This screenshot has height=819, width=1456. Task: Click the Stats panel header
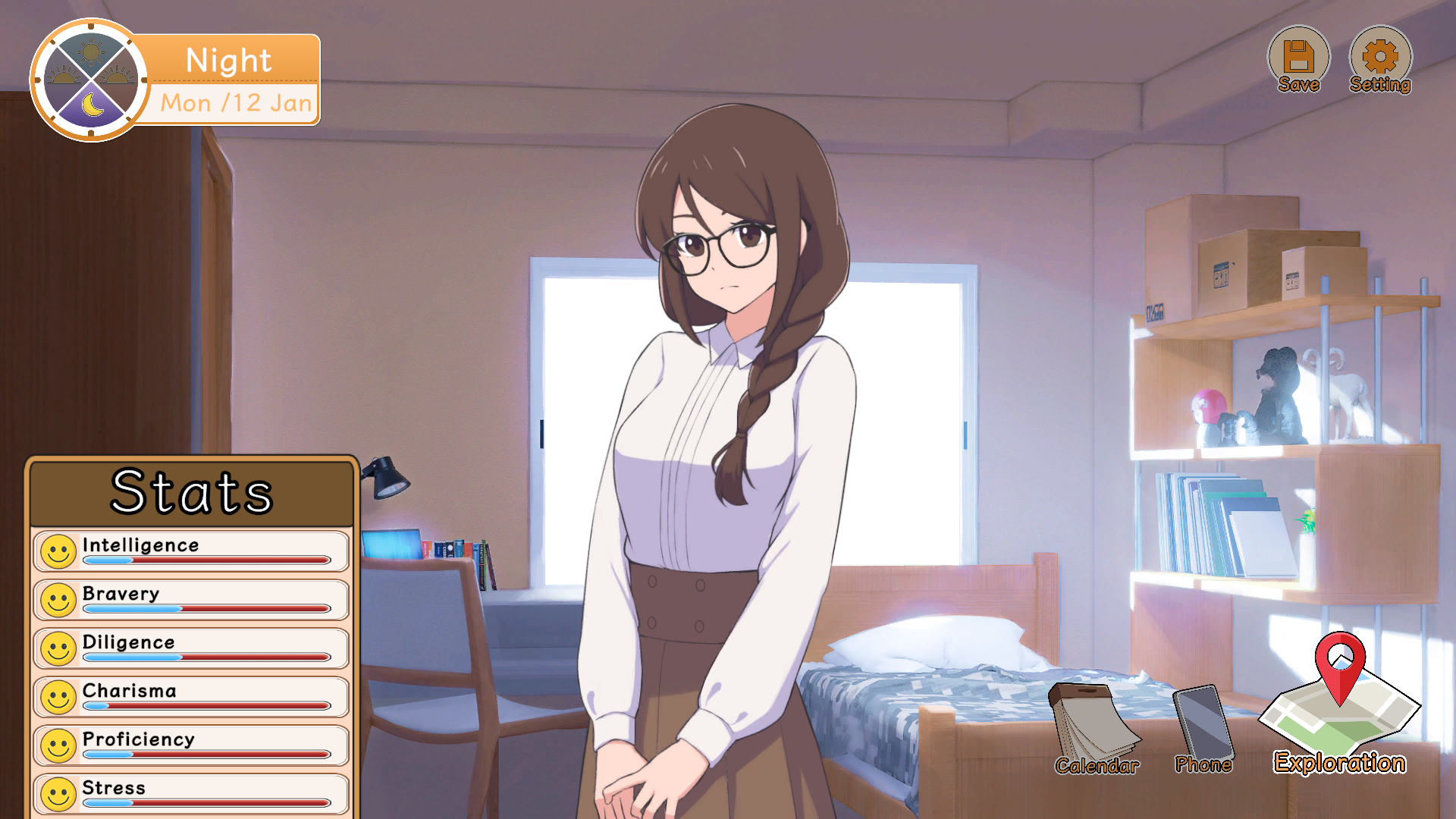pos(191,491)
